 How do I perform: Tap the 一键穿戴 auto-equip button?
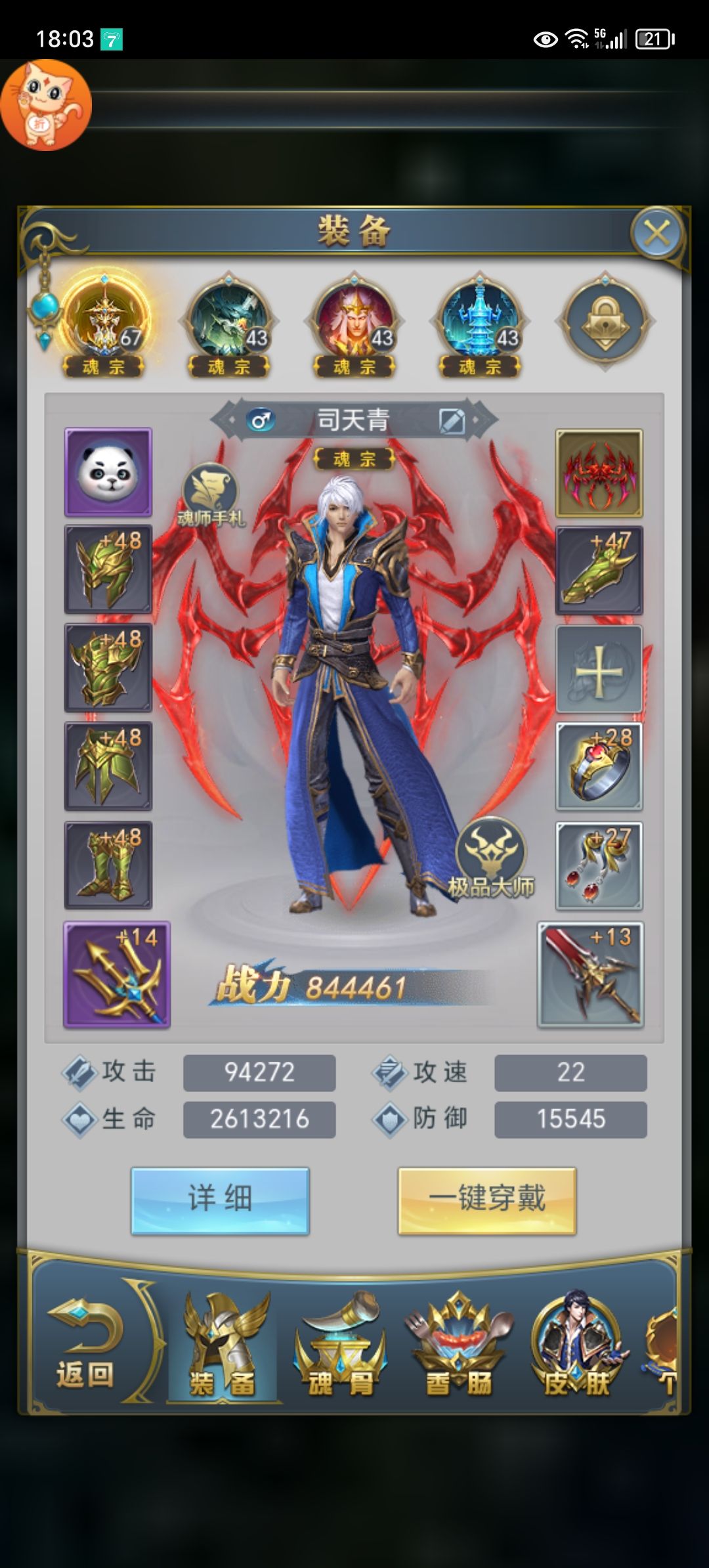[x=486, y=1200]
